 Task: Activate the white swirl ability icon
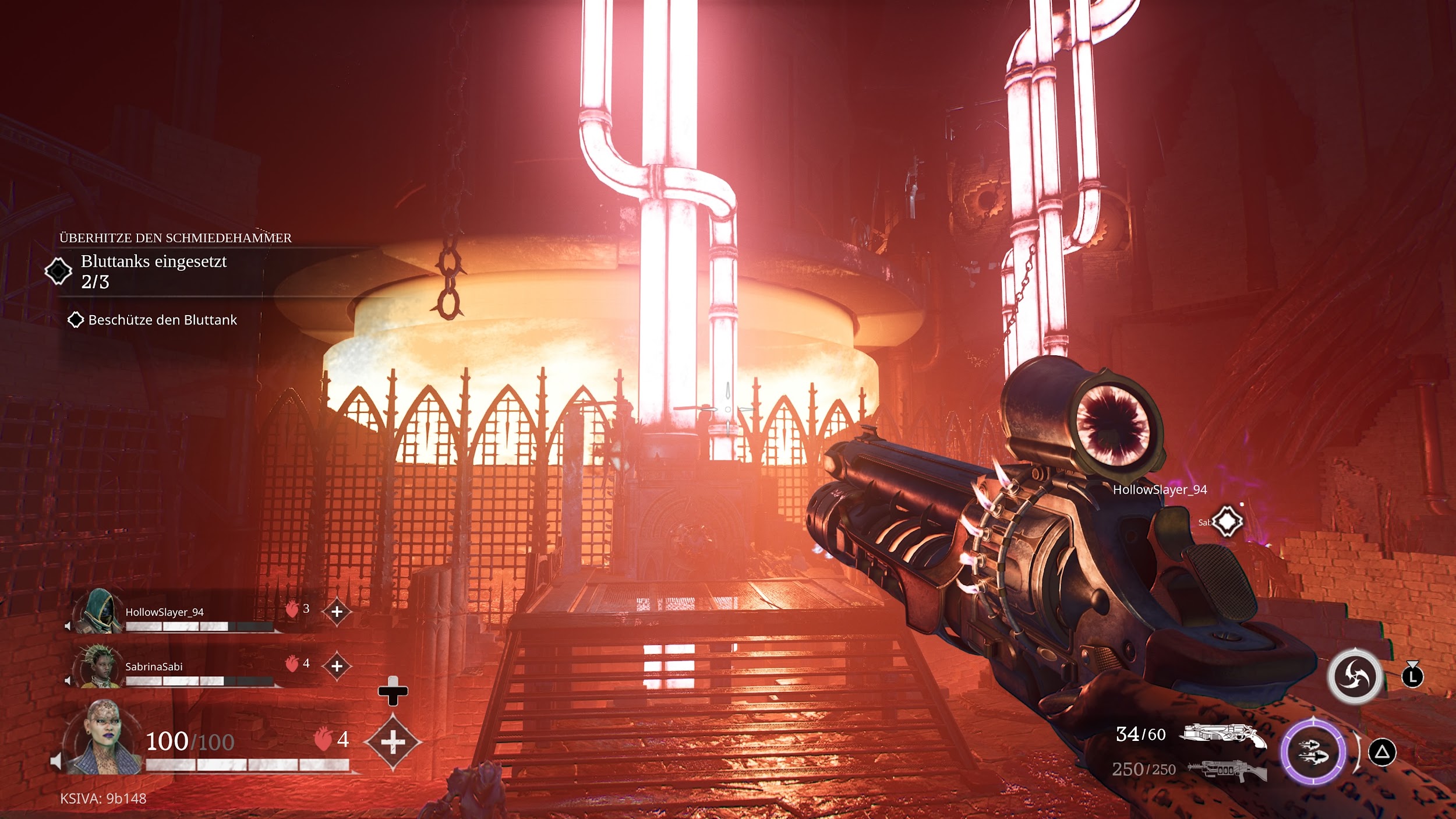coord(1355,676)
